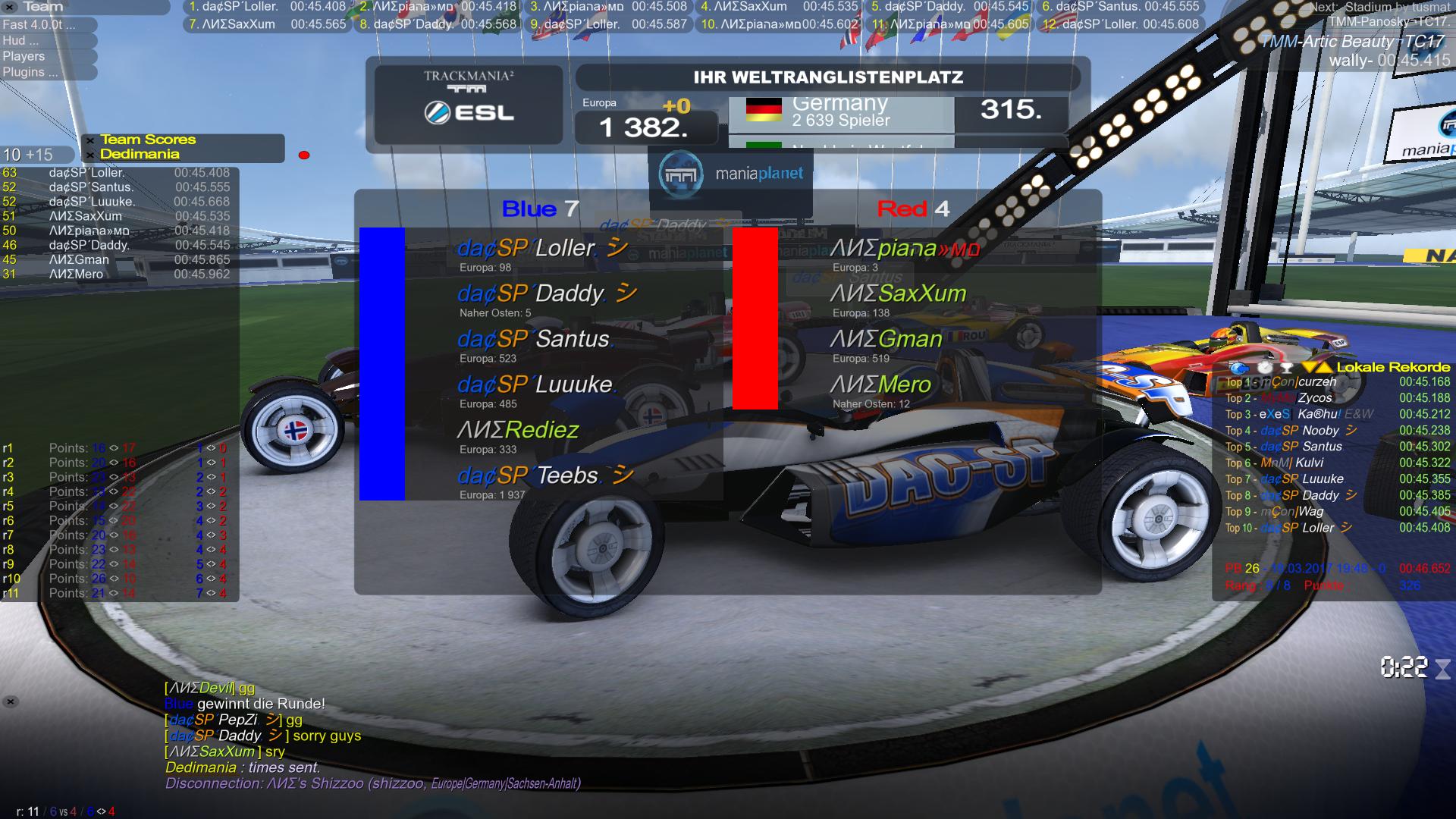Click the yellow up arrow in Lokale Rekorde
Screen dimensions: 1456x819
point(1325,368)
